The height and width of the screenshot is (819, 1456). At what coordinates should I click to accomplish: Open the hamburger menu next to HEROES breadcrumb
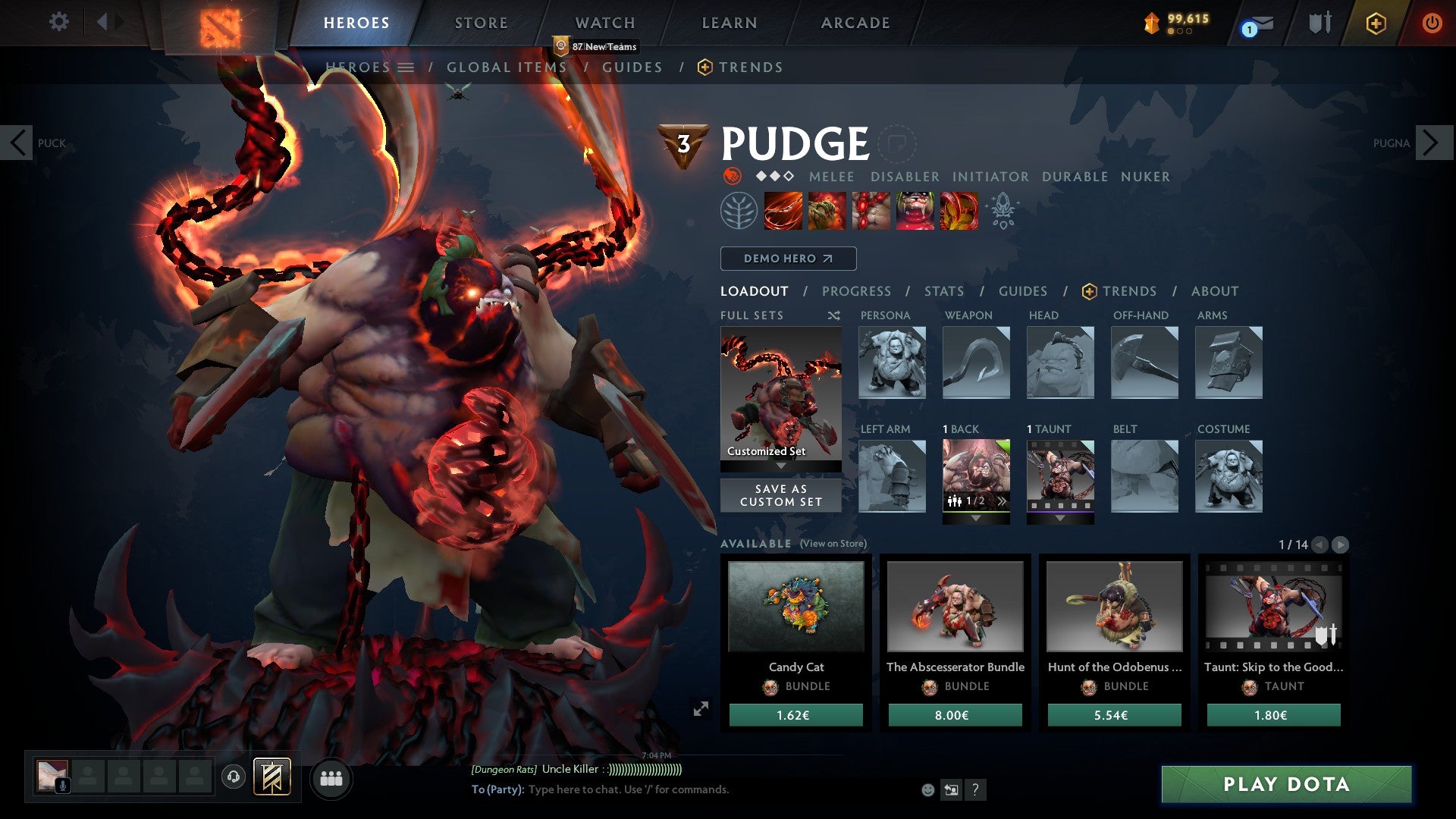[407, 67]
